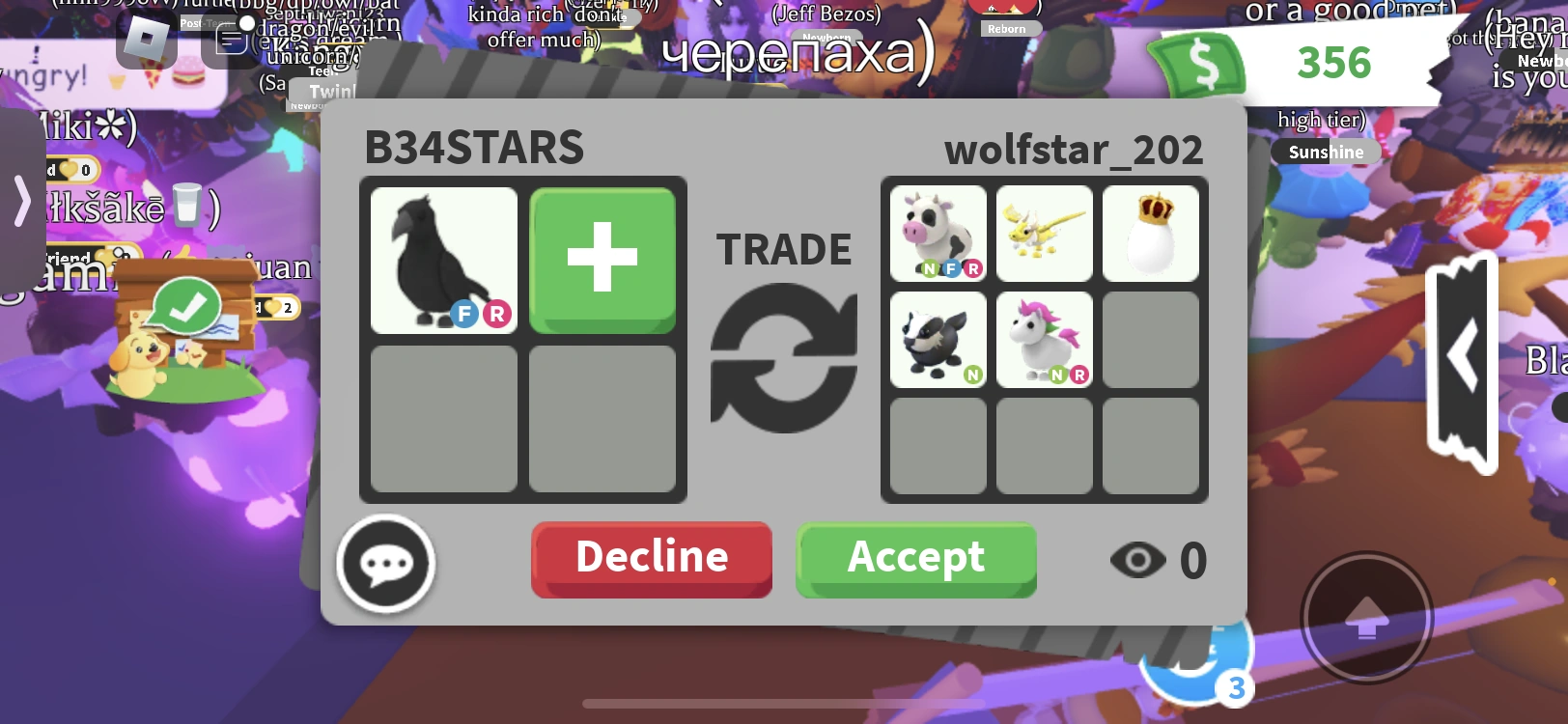
Task: Select the black crow in B34STARS's offer
Action: pos(443,259)
